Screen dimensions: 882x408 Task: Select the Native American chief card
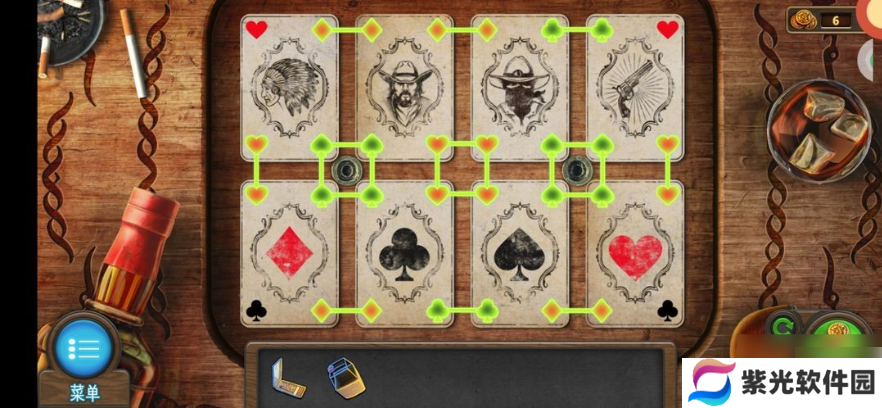(289, 88)
